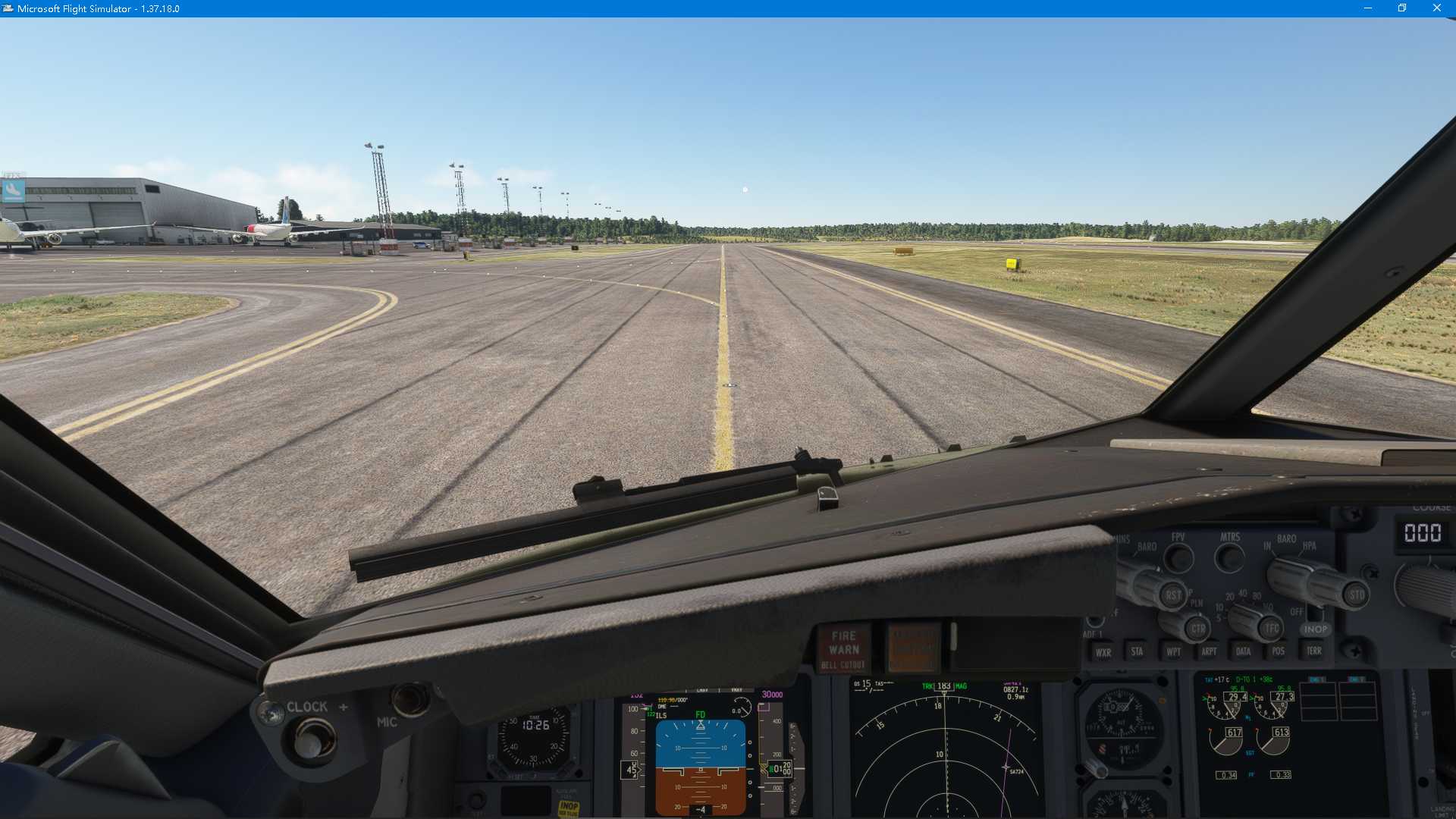Enable the POS position display button
This screenshot has height=819, width=1456.
point(1279,652)
